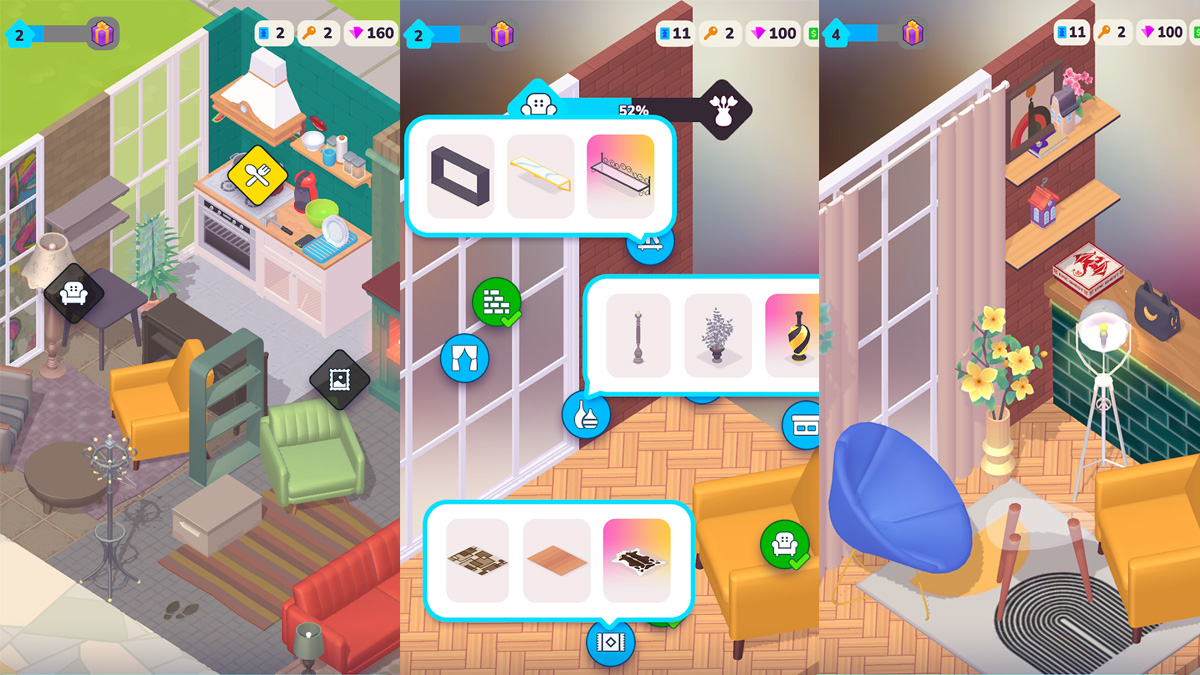Screen dimensions: 1200x675
Task: Click the green armchair checkmark icon
Action: [784, 544]
